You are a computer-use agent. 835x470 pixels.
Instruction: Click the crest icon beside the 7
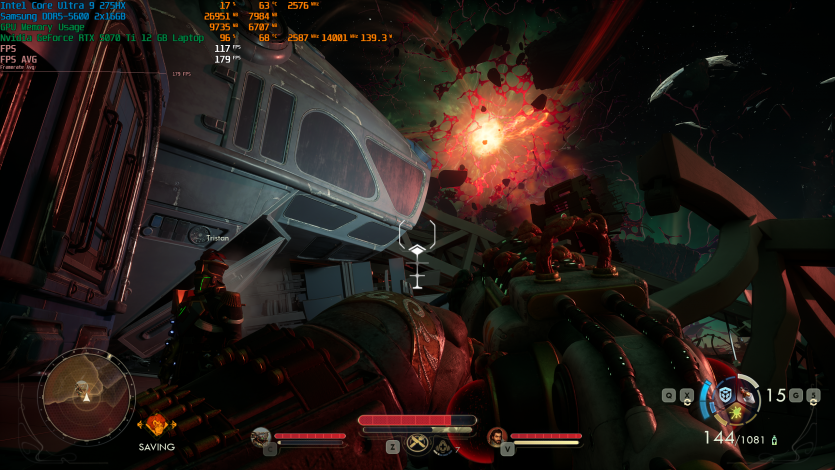click(443, 447)
